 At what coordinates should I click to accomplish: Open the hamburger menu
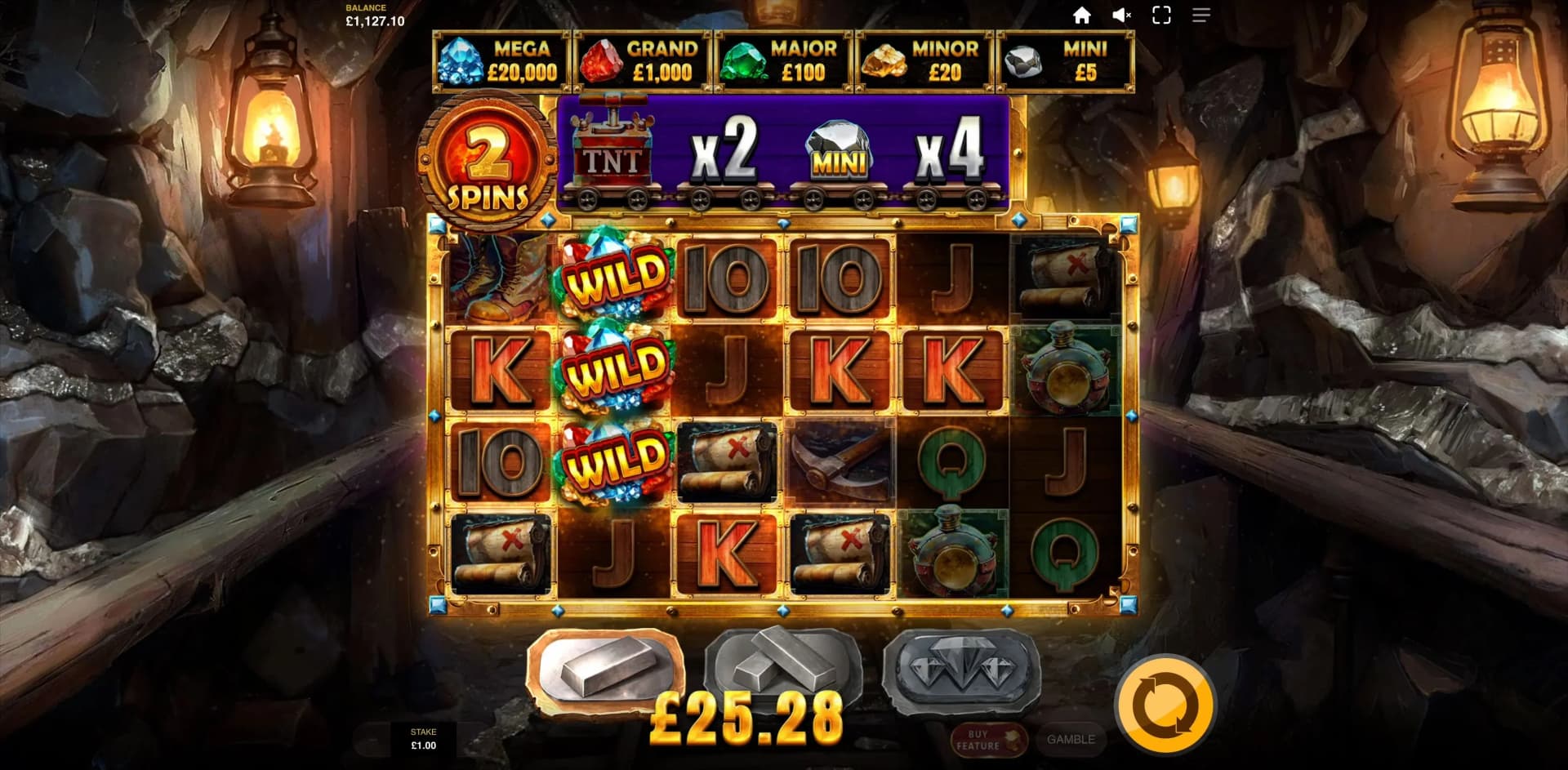1200,15
